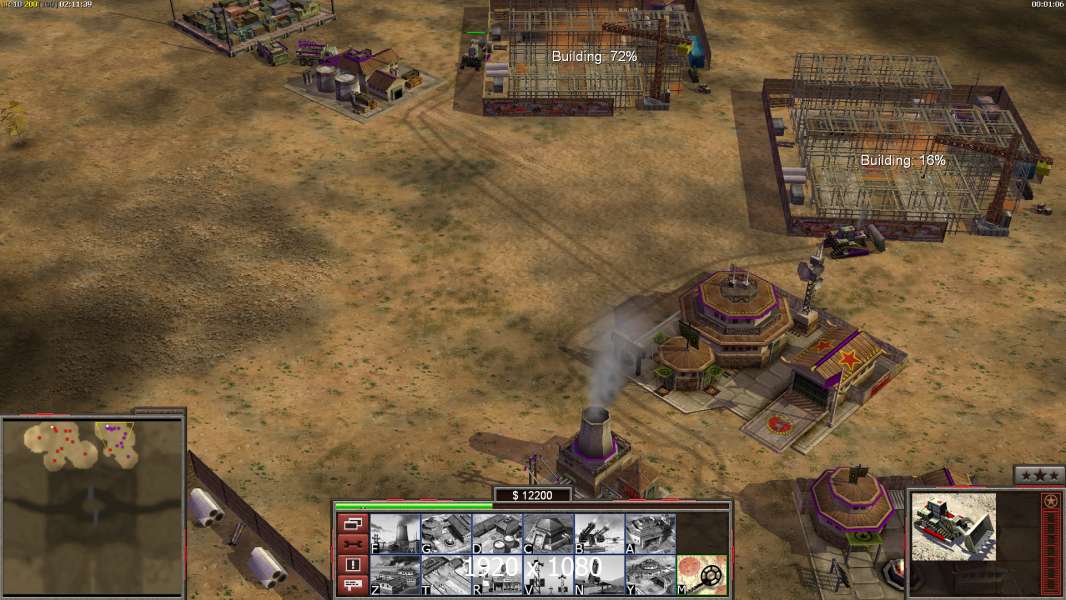
Task: Choose the build icon labeled A
Action: 650,533
